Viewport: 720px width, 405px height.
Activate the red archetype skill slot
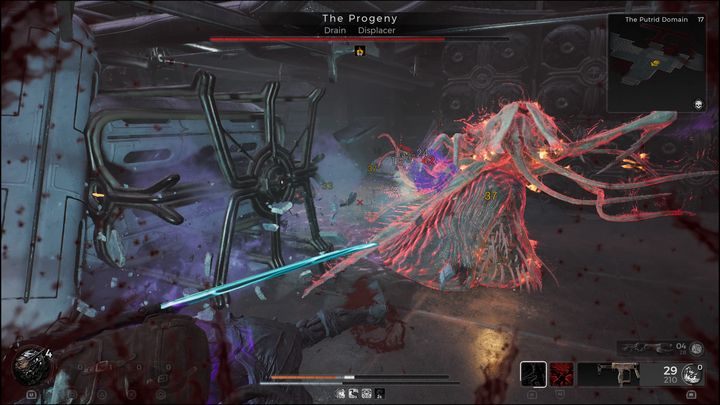[x=562, y=374]
